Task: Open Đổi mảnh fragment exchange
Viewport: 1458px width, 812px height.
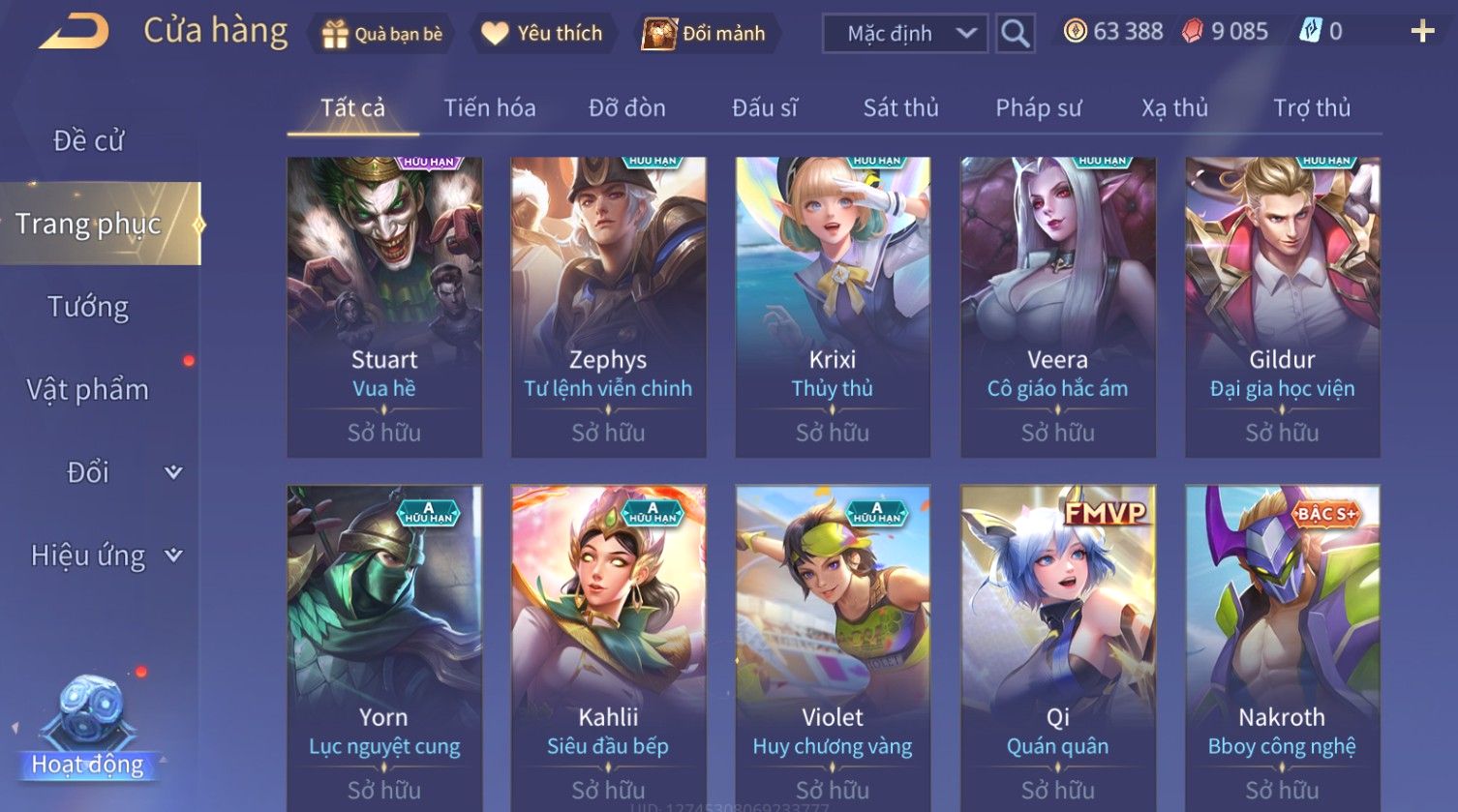Action: point(705,34)
